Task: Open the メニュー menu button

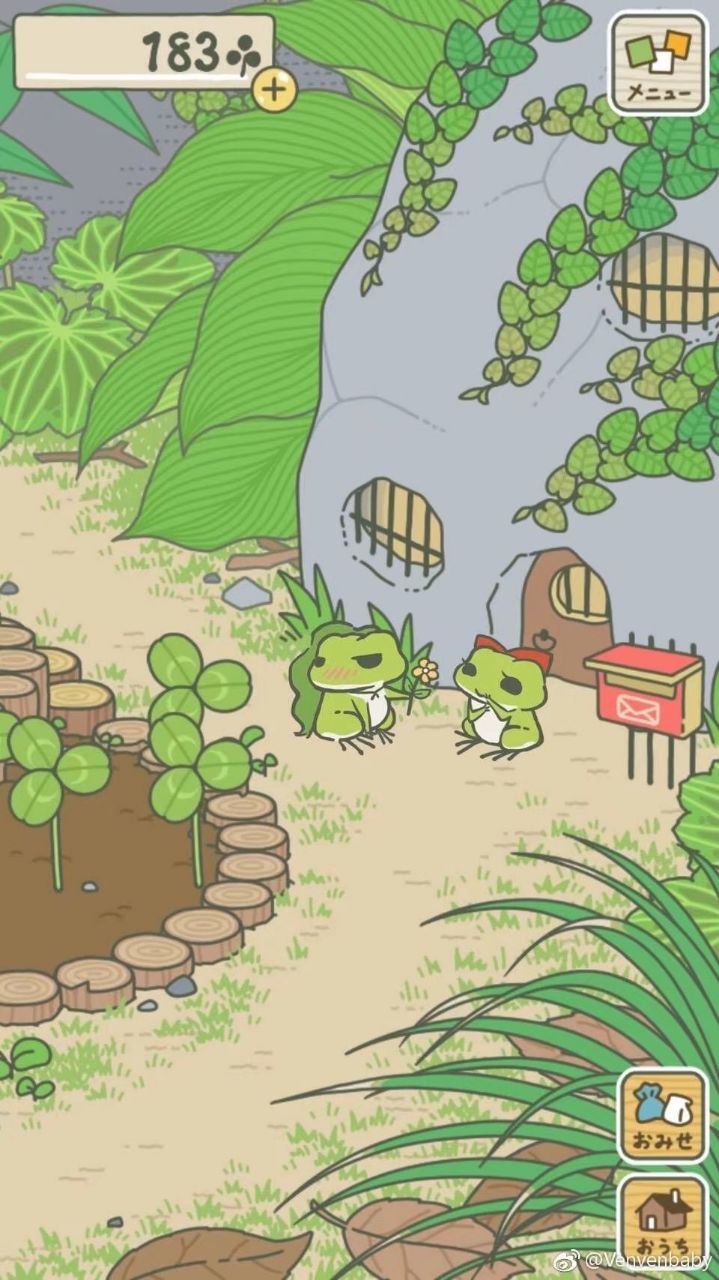Action: click(657, 63)
